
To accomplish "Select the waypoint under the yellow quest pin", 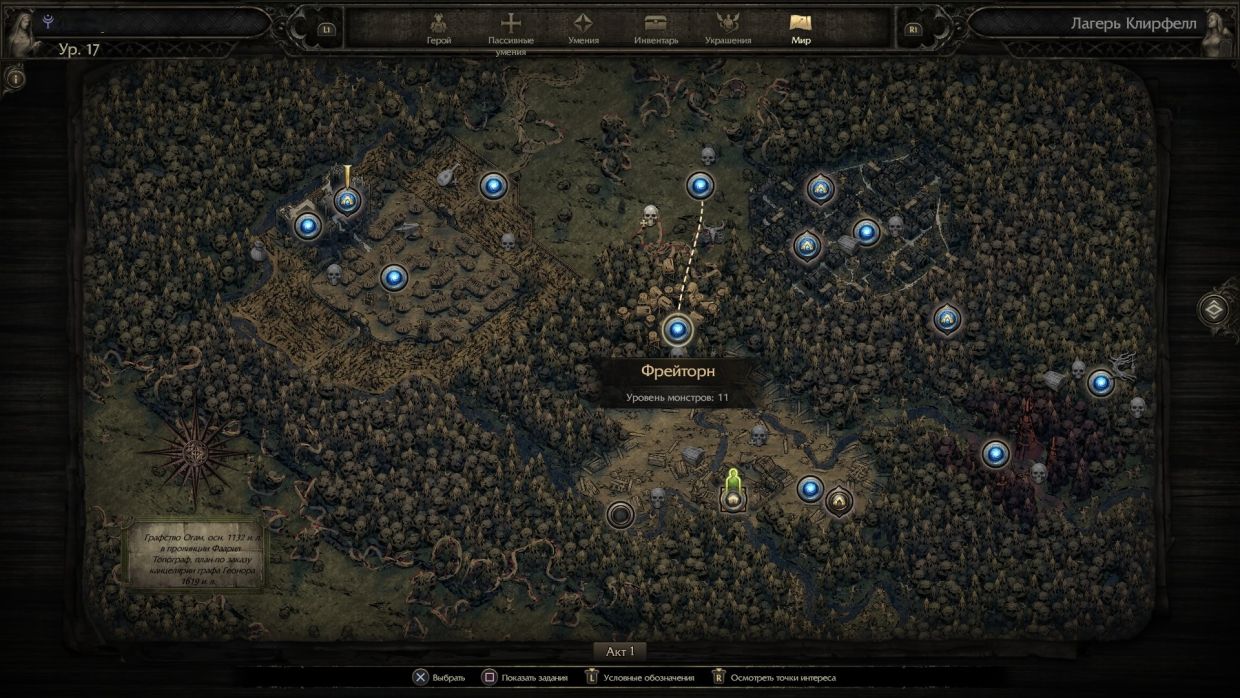I will point(348,201).
